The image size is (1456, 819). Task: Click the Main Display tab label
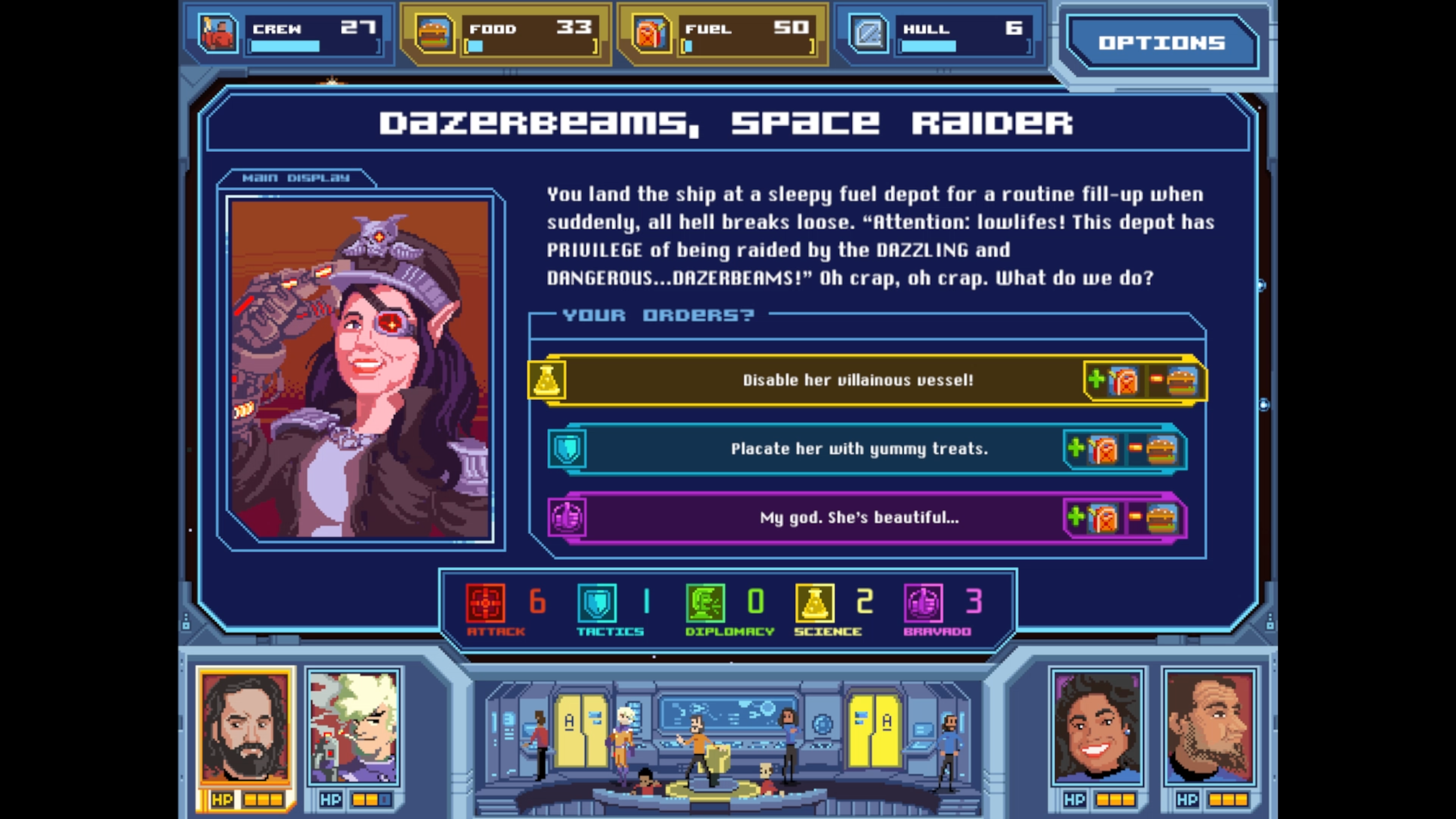tap(296, 177)
